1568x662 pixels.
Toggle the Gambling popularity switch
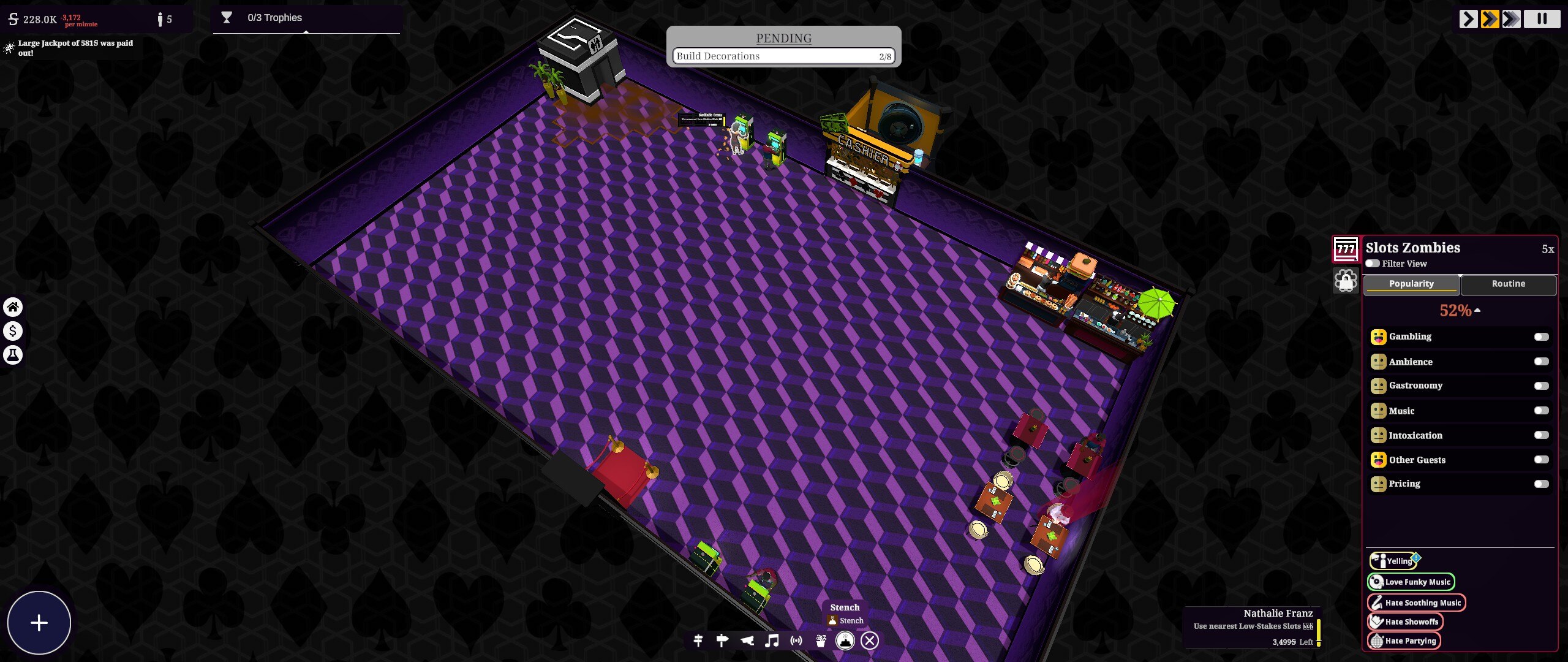(x=1540, y=337)
